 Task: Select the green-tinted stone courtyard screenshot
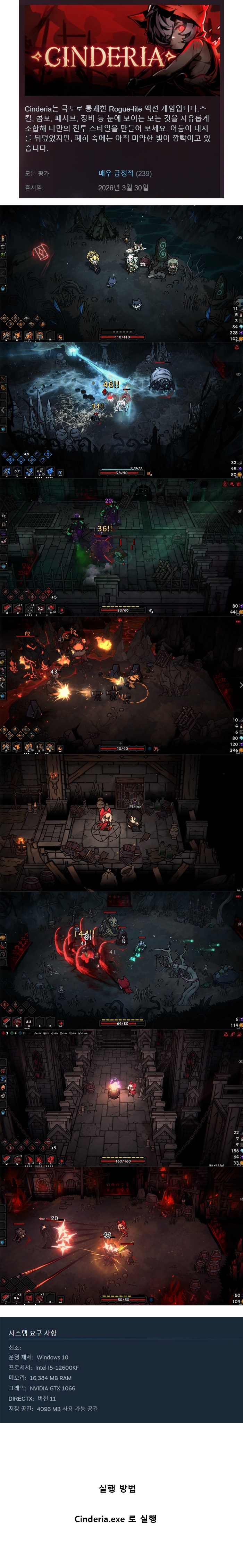pos(121,547)
